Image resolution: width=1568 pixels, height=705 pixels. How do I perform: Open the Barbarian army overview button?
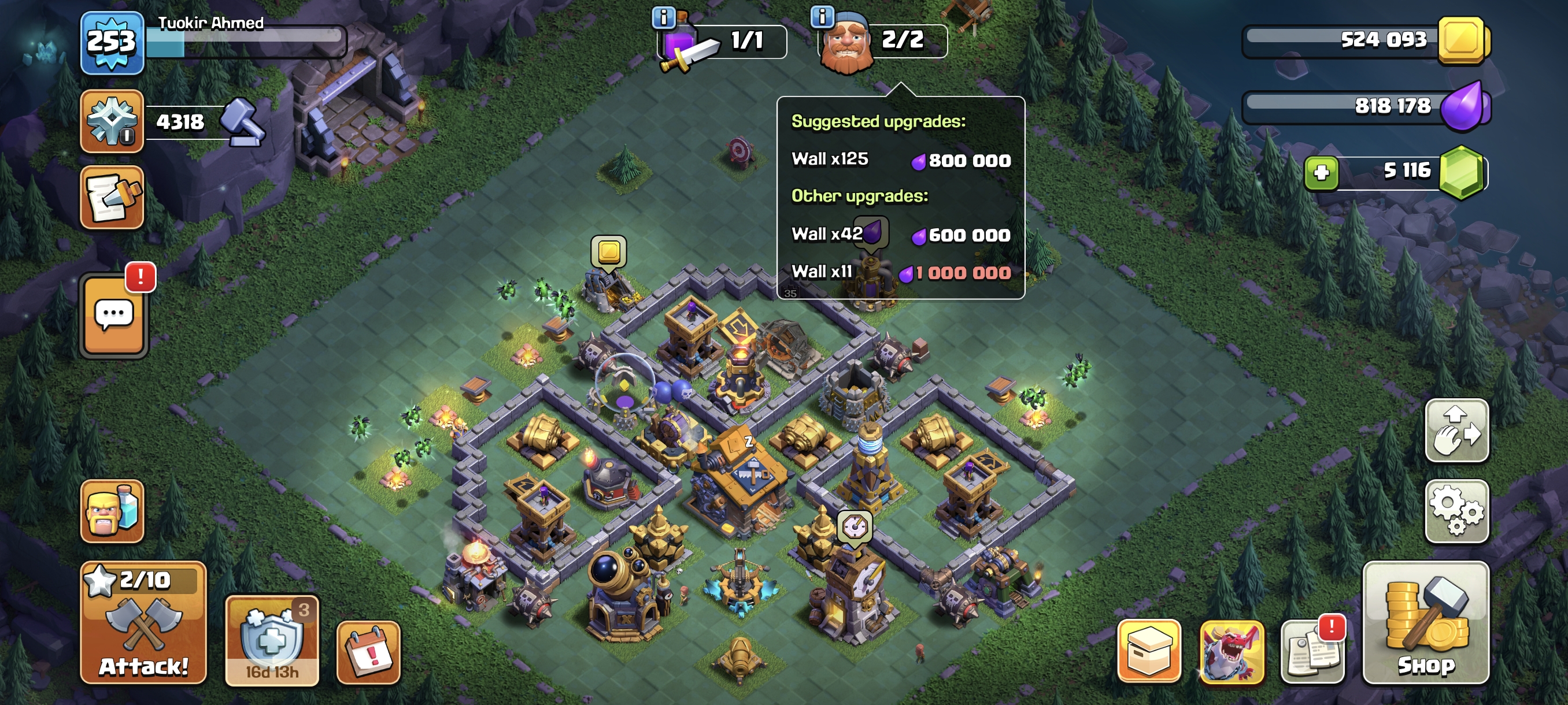click(112, 511)
